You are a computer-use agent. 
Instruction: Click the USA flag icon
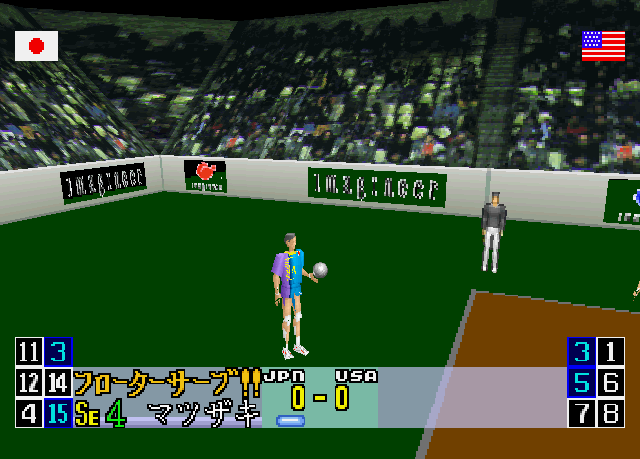pyautogui.click(x=603, y=45)
